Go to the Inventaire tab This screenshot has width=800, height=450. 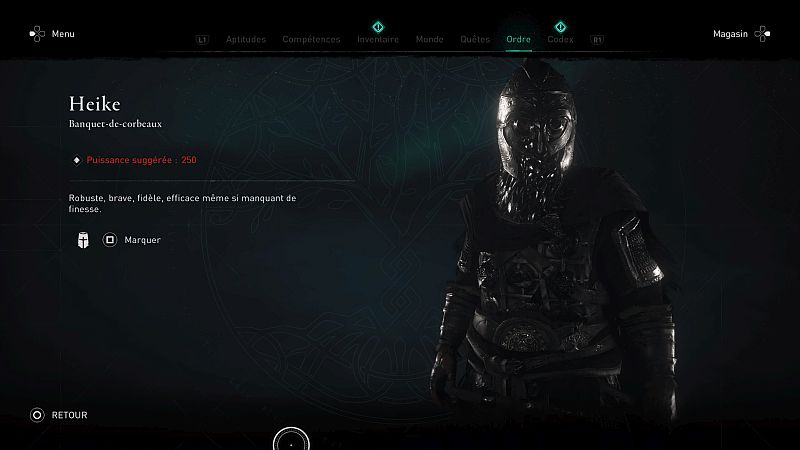(378, 40)
